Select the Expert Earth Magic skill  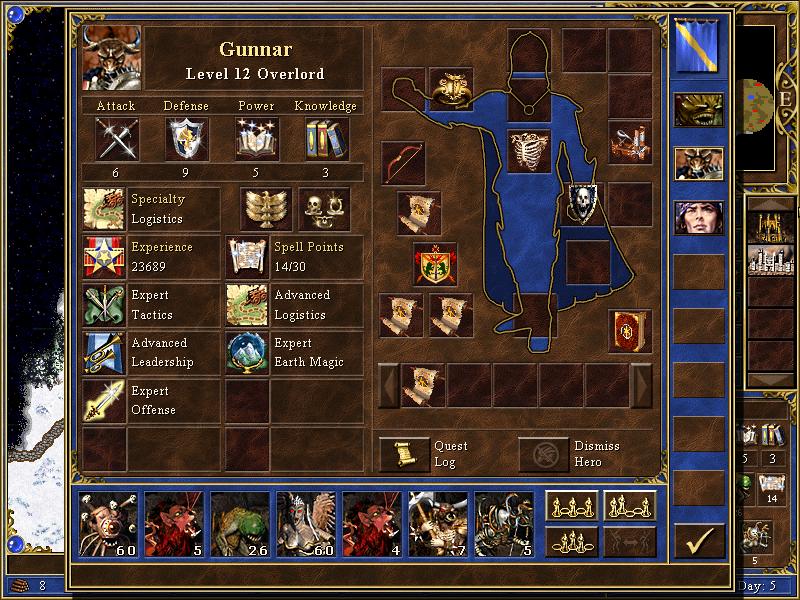click(248, 353)
